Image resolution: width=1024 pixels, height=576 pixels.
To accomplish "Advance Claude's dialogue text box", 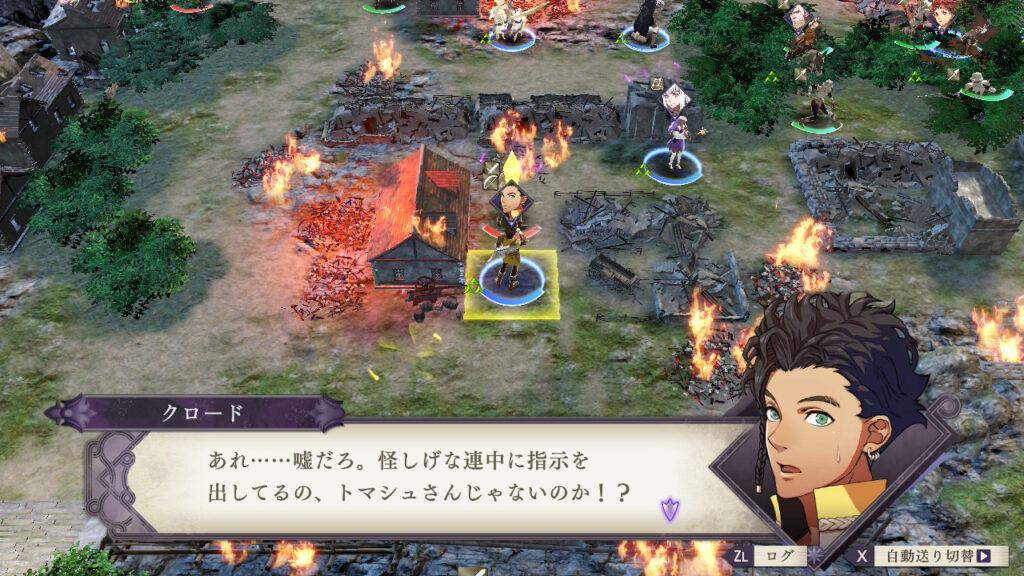I will (x=420, y=477).
